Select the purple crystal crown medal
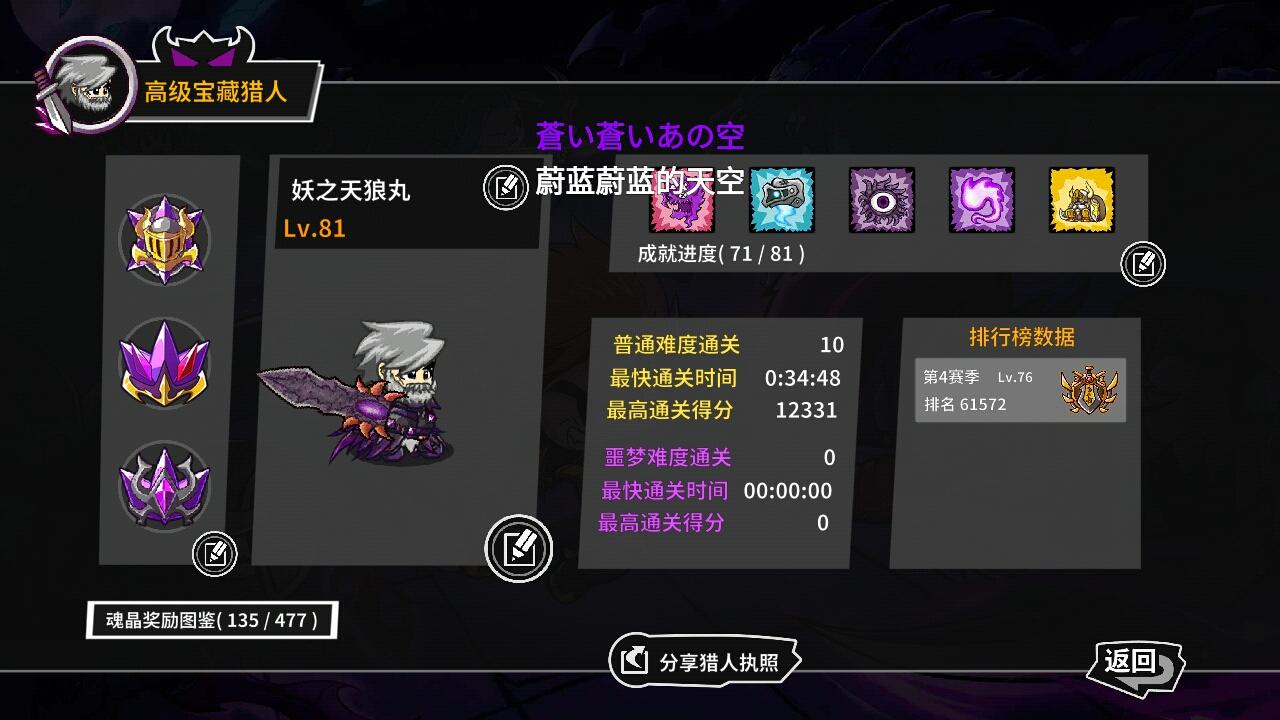Image resolution: width=1280 pixels, height=720 pixels. [x=165, y=363]
